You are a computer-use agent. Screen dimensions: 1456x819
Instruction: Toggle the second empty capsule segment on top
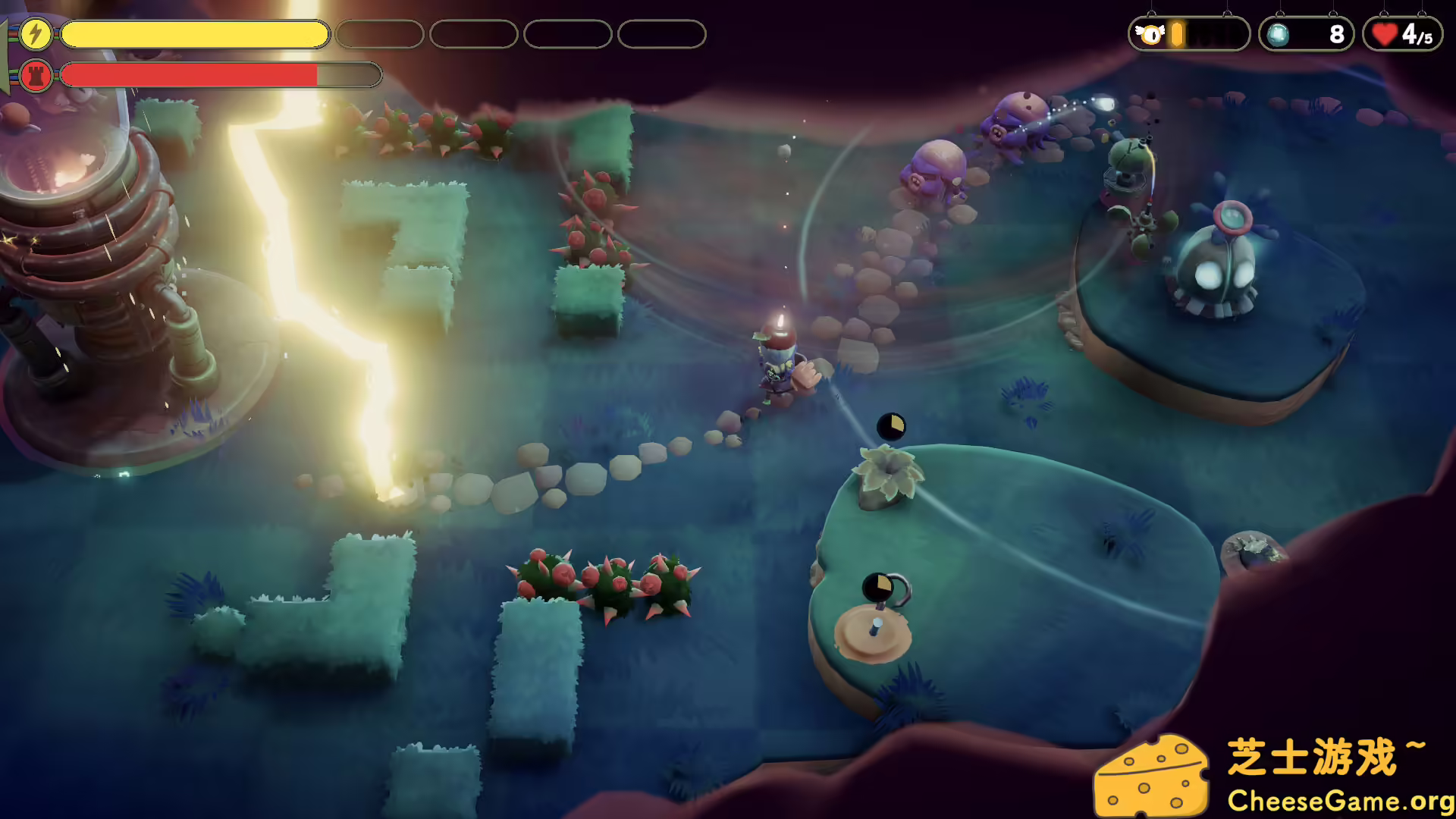tap(474, 34)
